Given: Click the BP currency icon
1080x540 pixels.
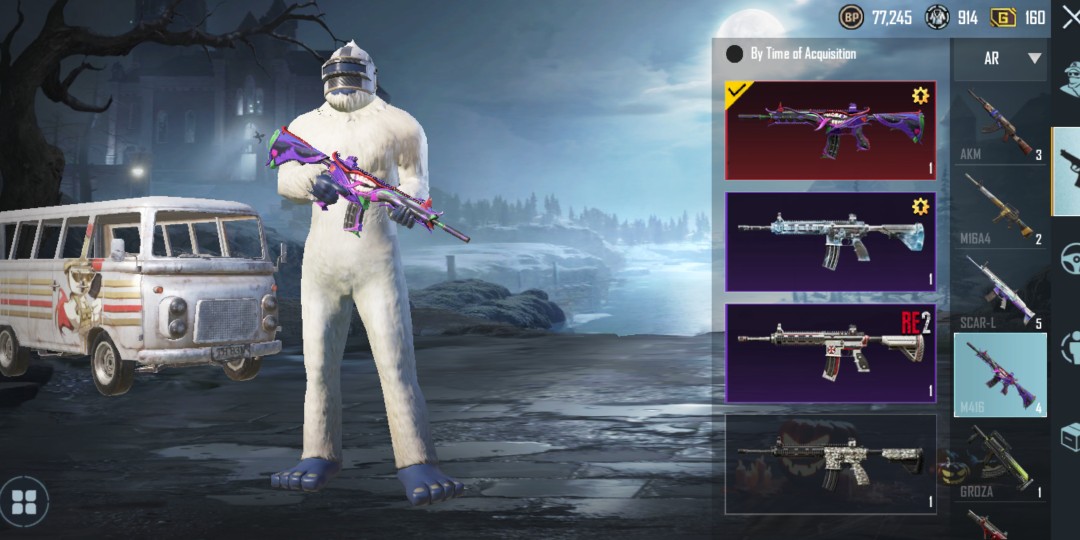Looking at the screenshot, I should (x=851, y=17).
